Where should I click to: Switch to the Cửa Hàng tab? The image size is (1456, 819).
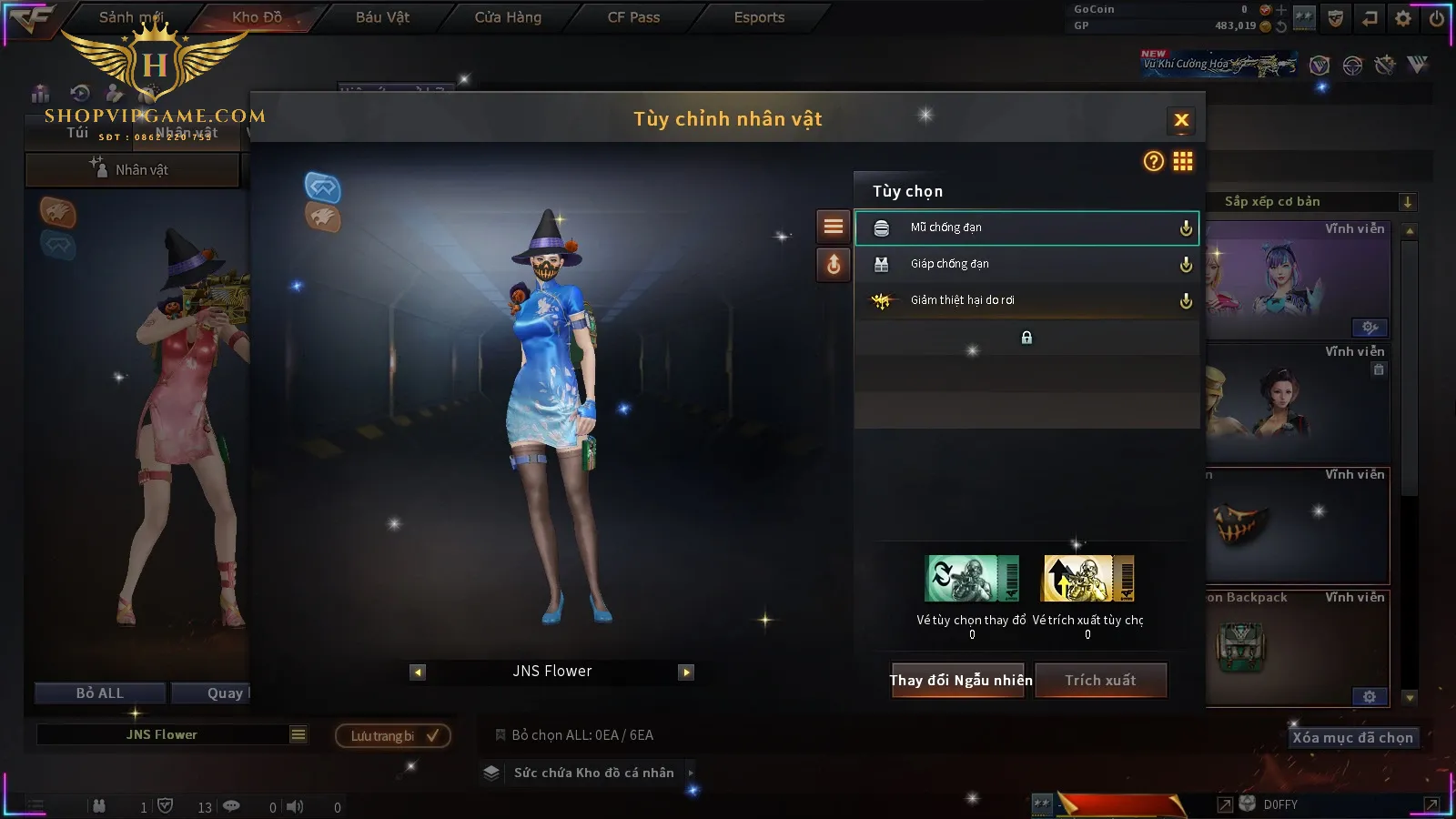508,17
